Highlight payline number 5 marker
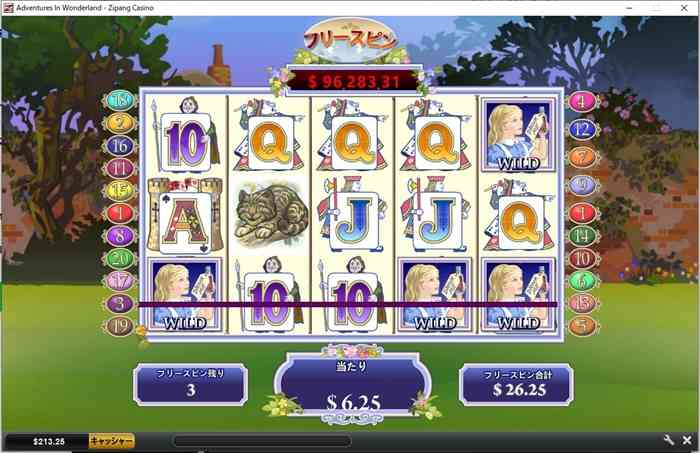This screenshot has width=700, height=453. pyautogui.click(x=582, y=325)
